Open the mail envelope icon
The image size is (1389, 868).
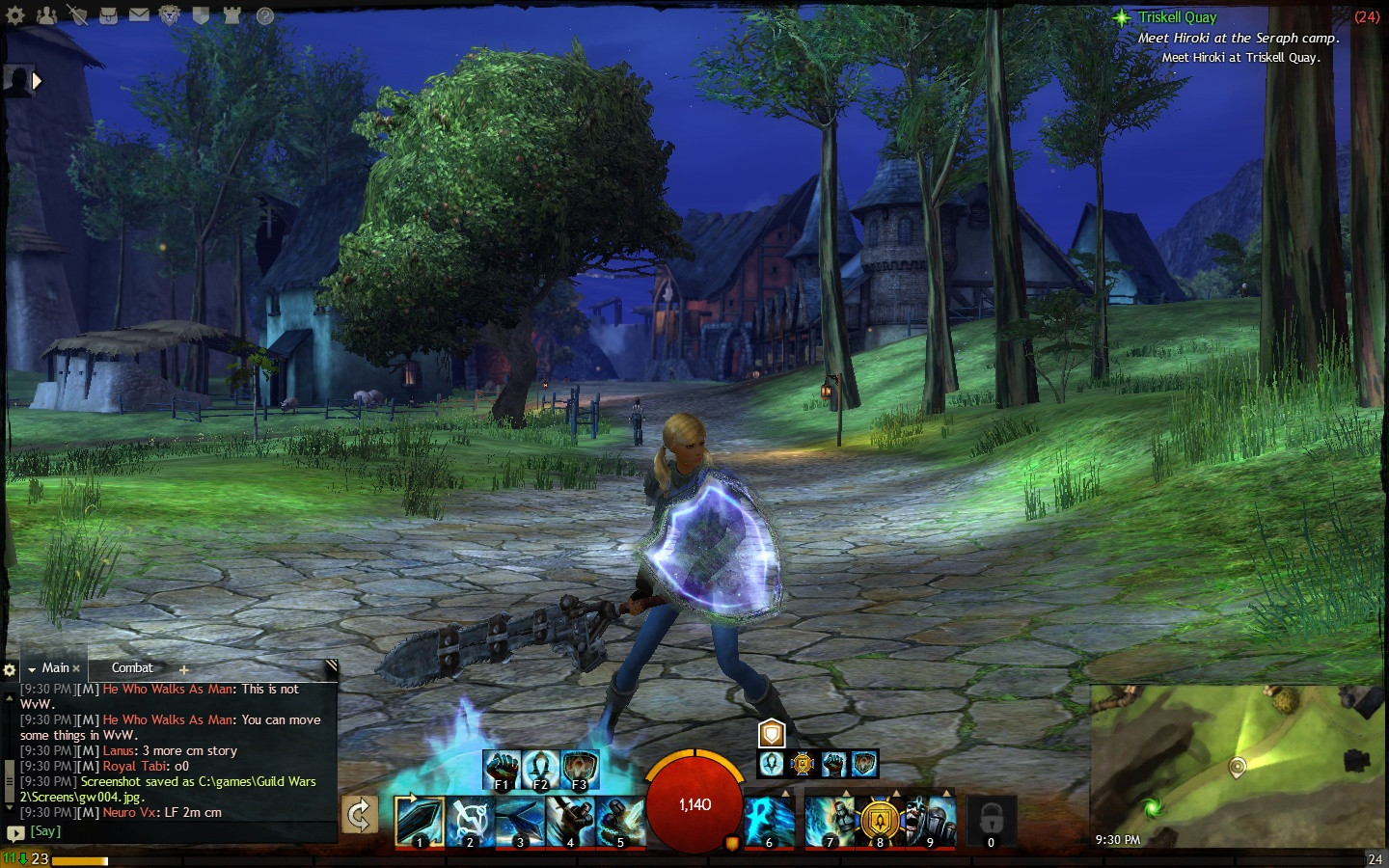pyautogui.click(x=139, y=15)
